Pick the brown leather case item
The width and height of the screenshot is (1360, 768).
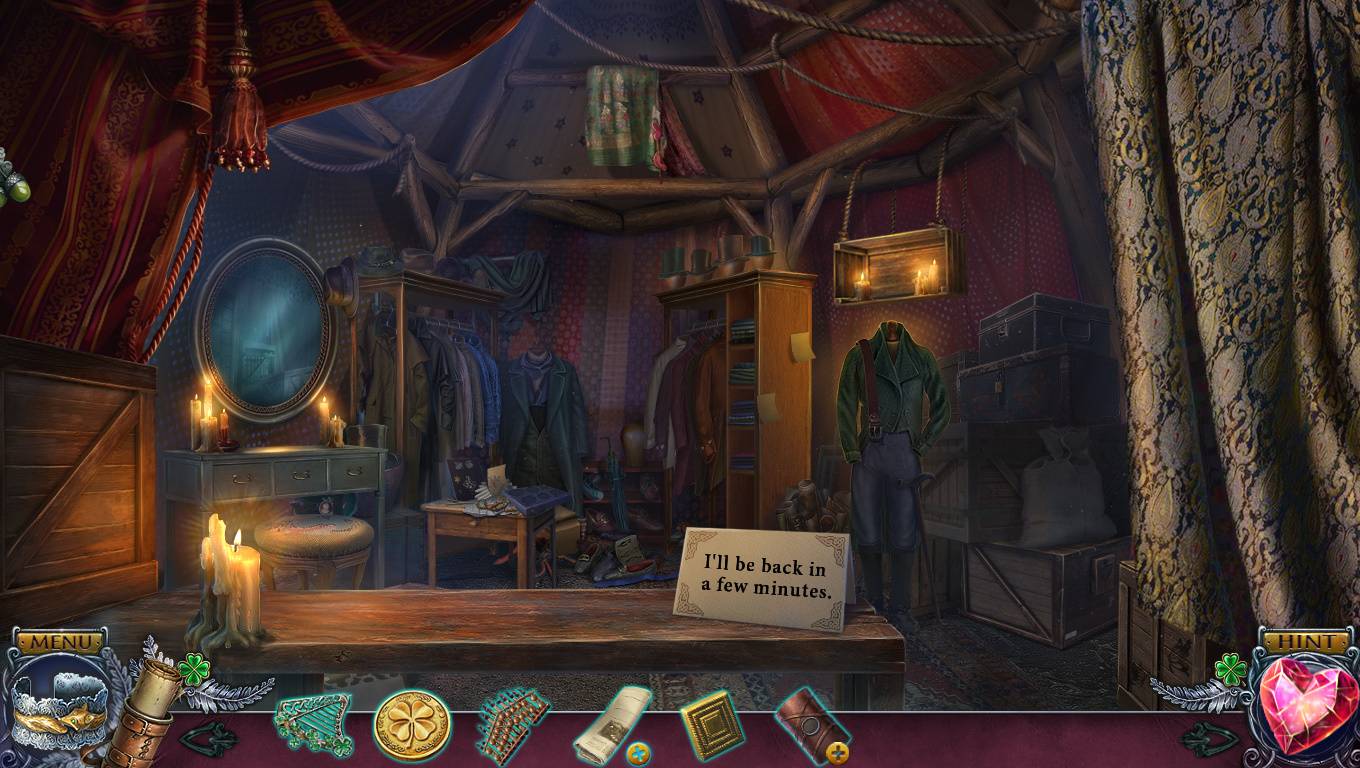click(x=810, y=725)
